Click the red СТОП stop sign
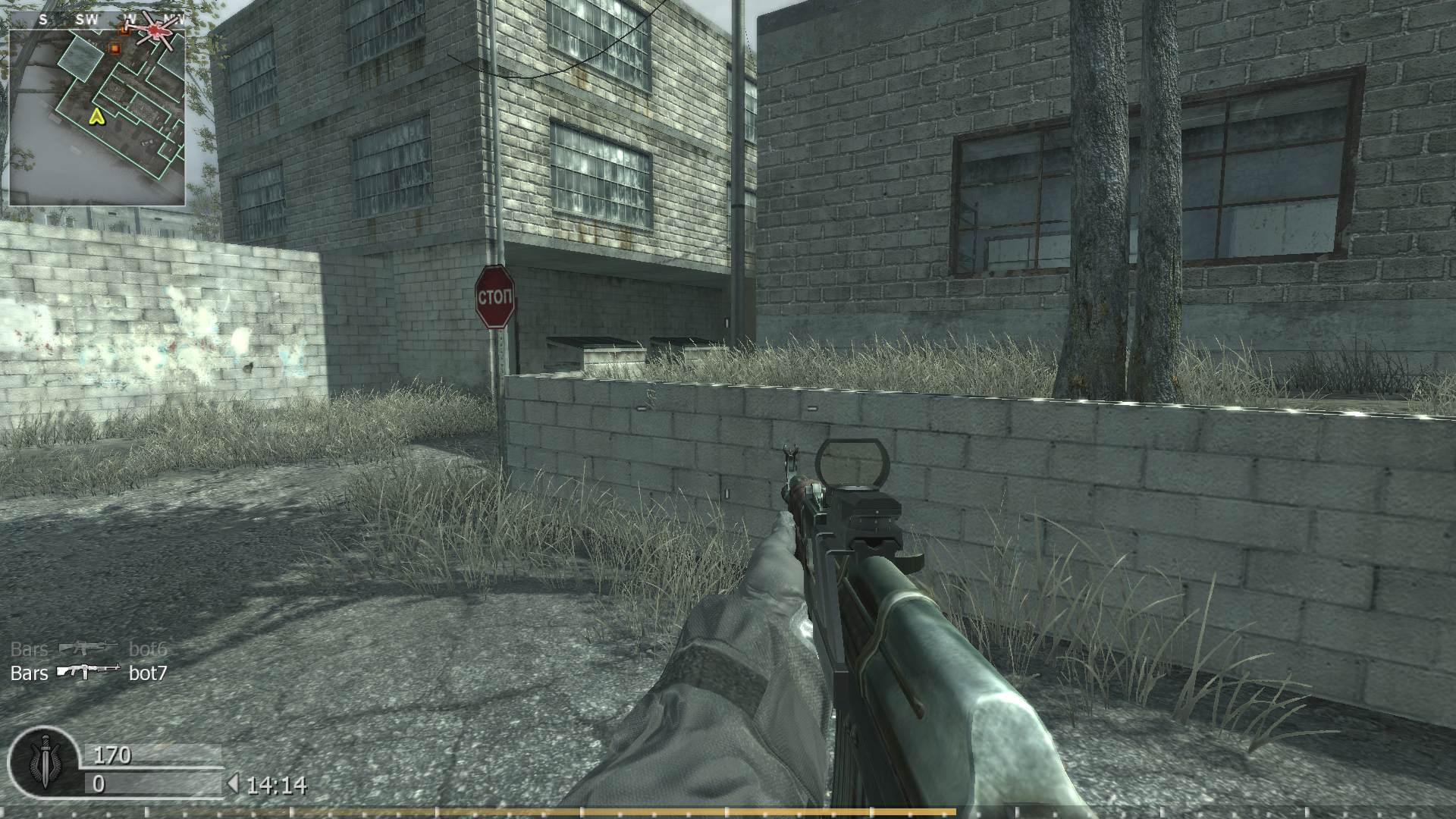This screenshot has height=819, width=1456. 494,297
